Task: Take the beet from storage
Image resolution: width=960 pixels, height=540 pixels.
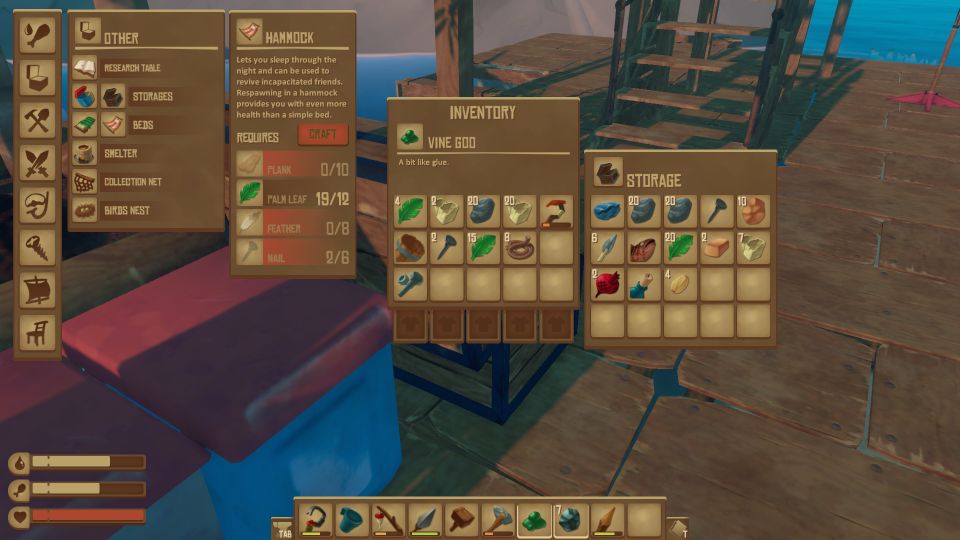Action: point(607,285)
